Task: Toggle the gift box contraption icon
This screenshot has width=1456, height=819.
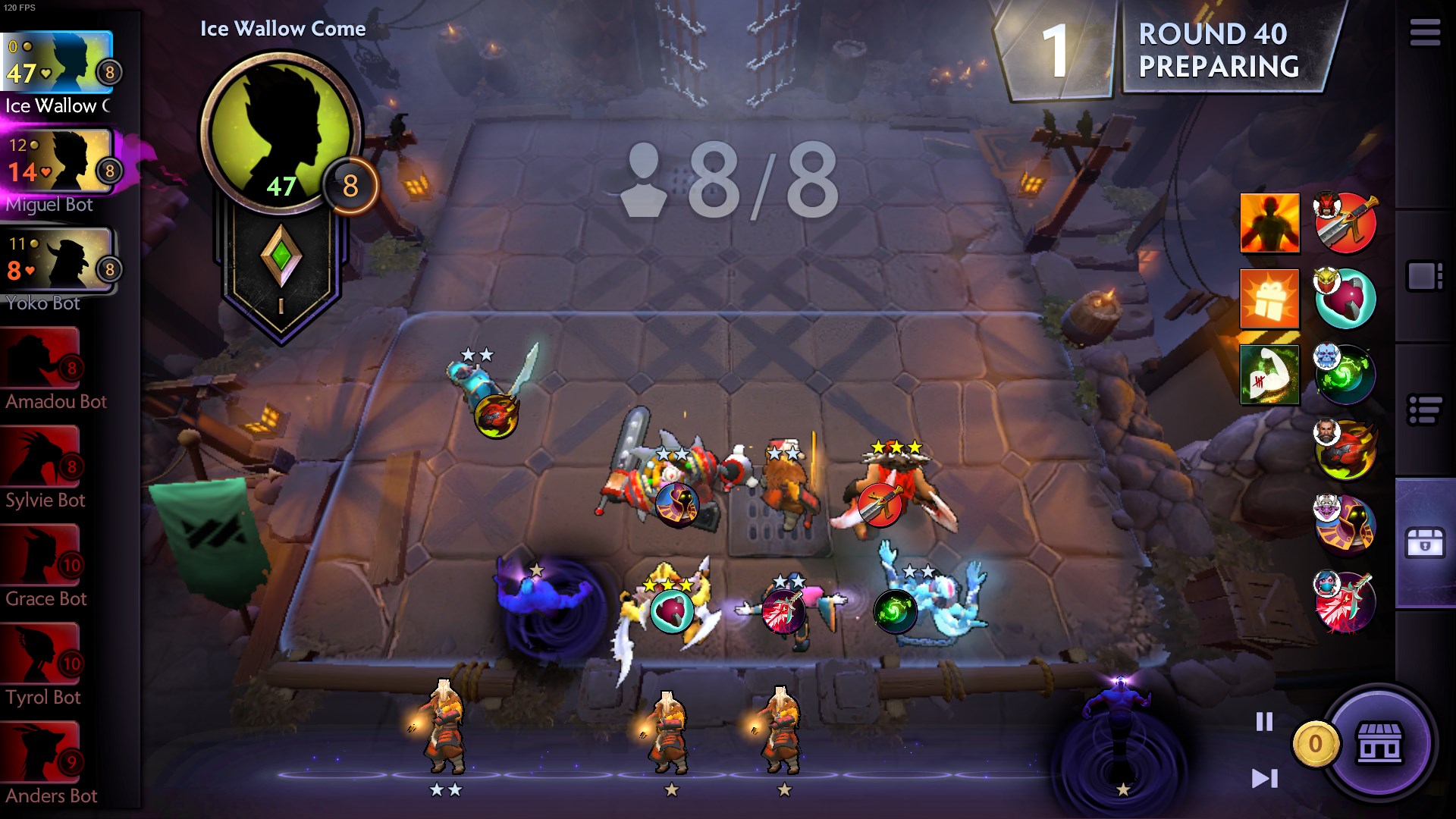Action: (x=1270, y=299)
